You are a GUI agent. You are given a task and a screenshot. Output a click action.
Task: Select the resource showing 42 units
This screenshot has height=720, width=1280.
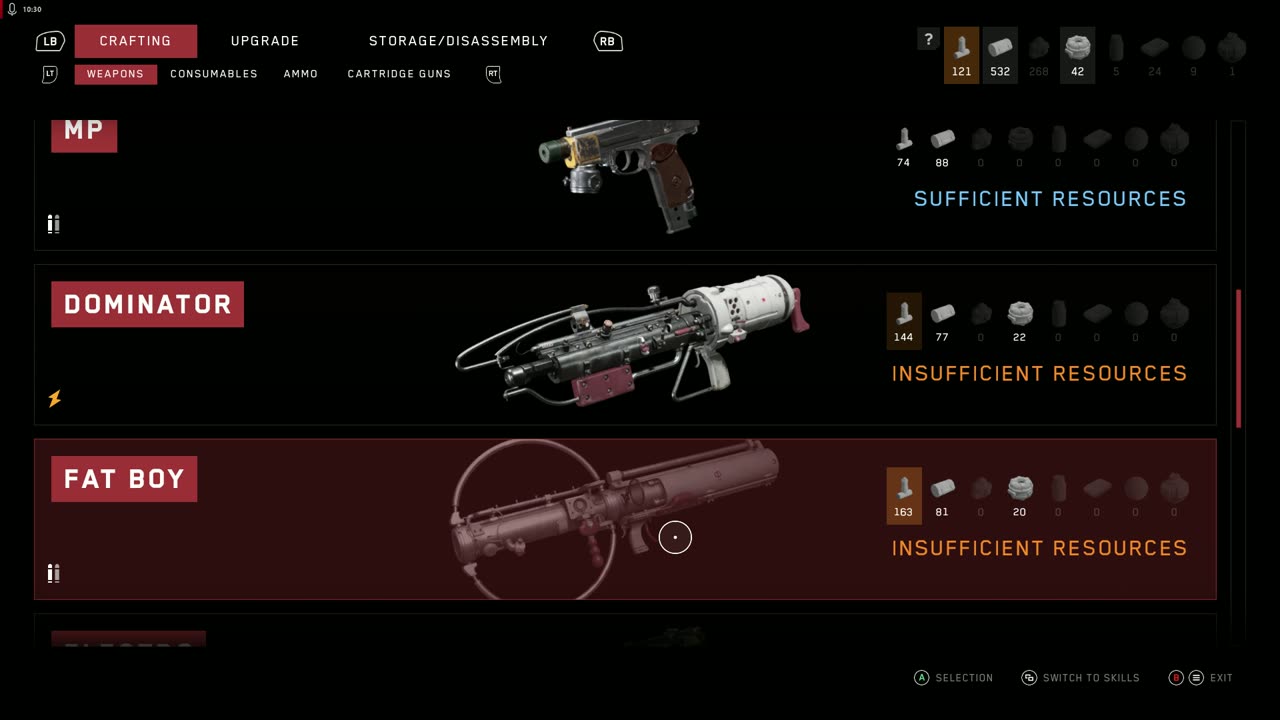pos(1077,55)
